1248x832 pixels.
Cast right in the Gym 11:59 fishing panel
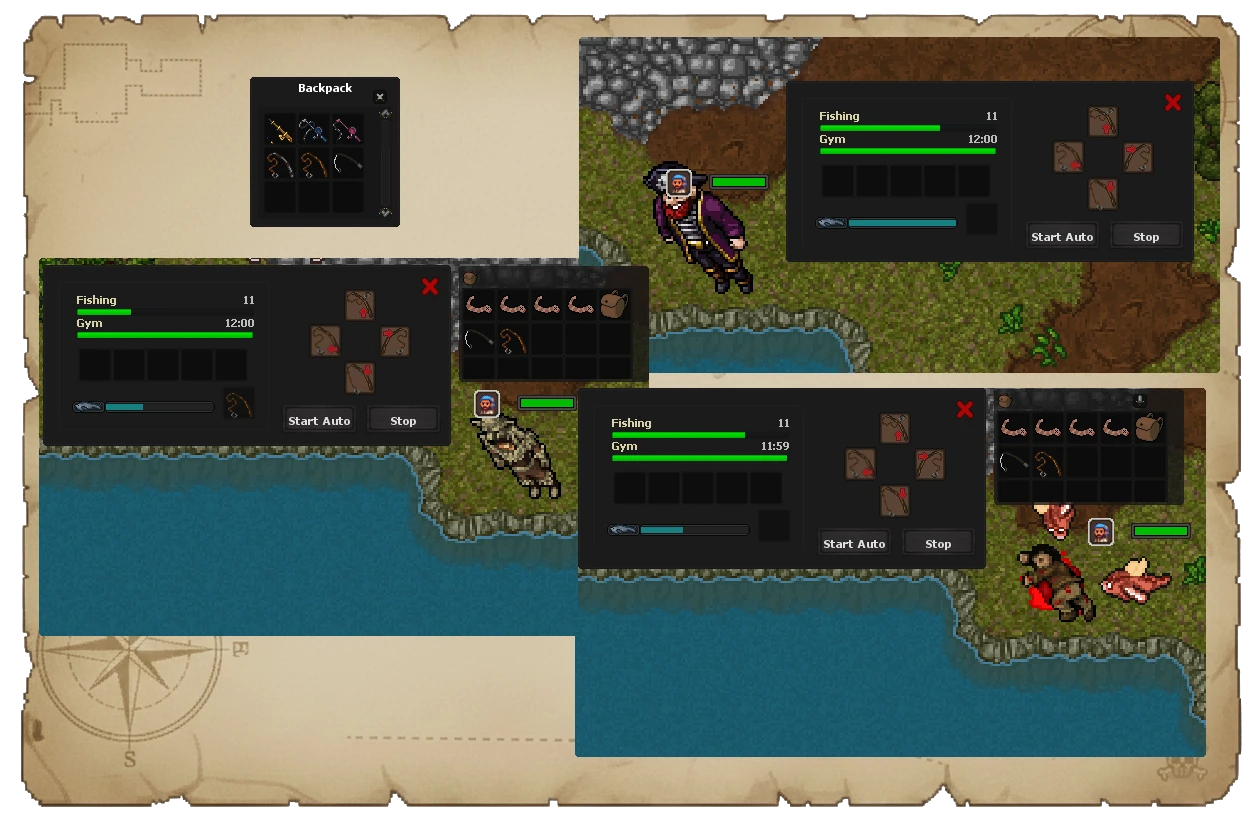930,464
